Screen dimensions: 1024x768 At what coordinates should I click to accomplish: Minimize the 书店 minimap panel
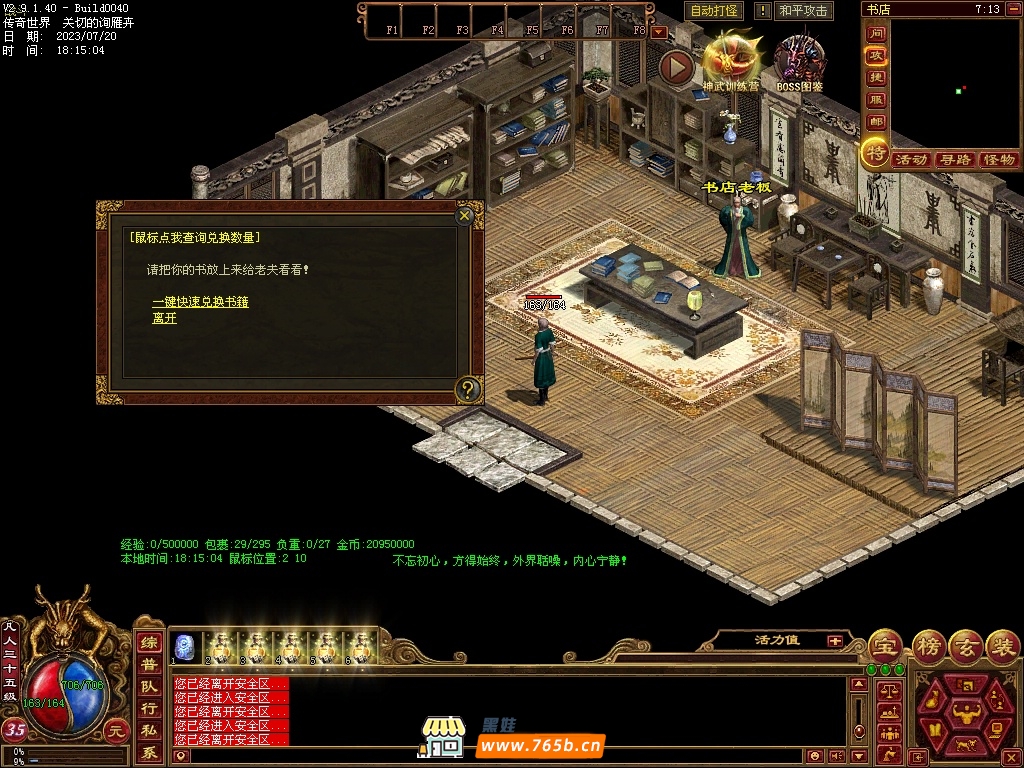(x=1012, y=9)
